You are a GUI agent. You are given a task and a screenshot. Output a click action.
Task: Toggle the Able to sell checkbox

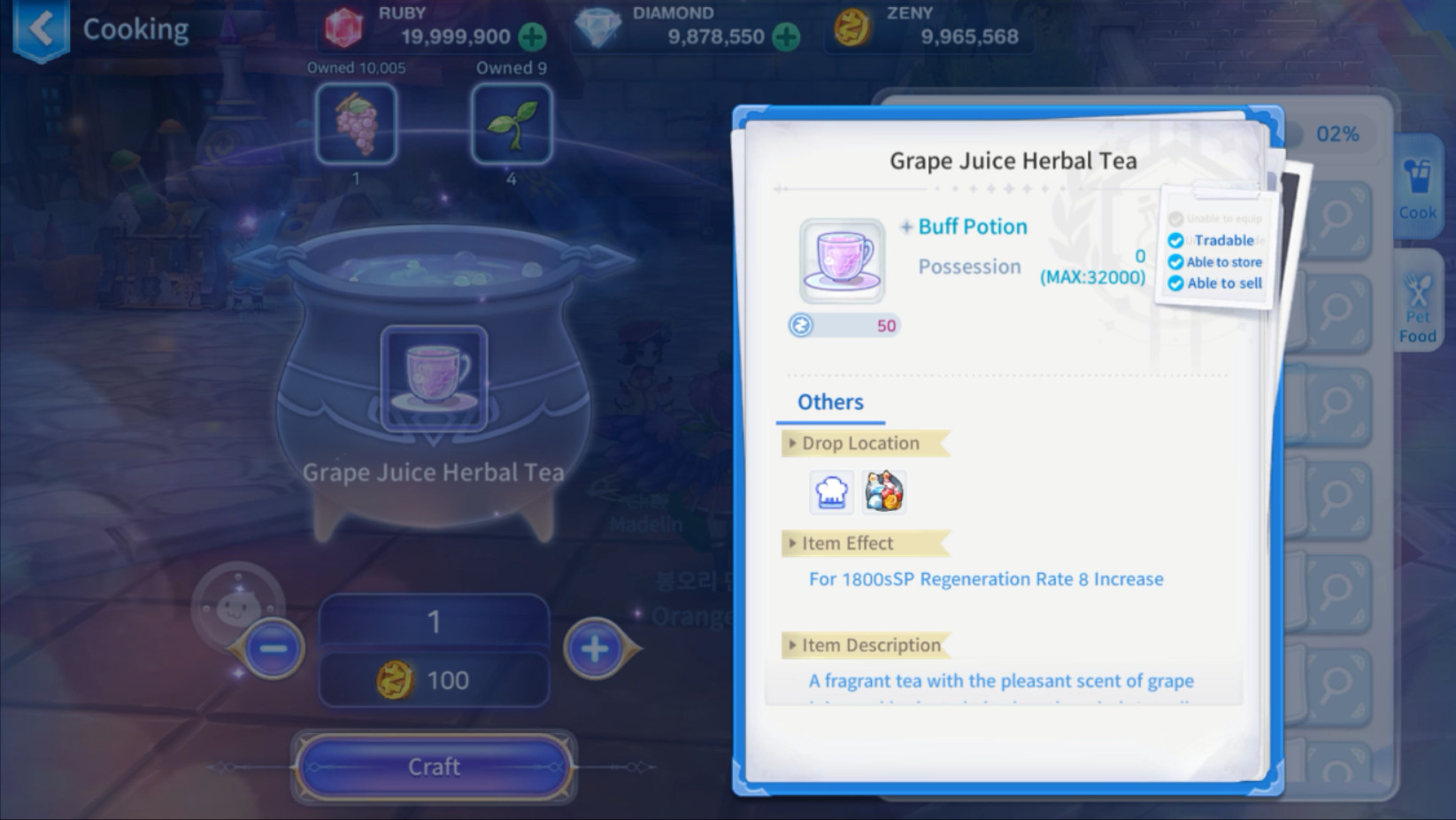click(x=1176, y=282)
